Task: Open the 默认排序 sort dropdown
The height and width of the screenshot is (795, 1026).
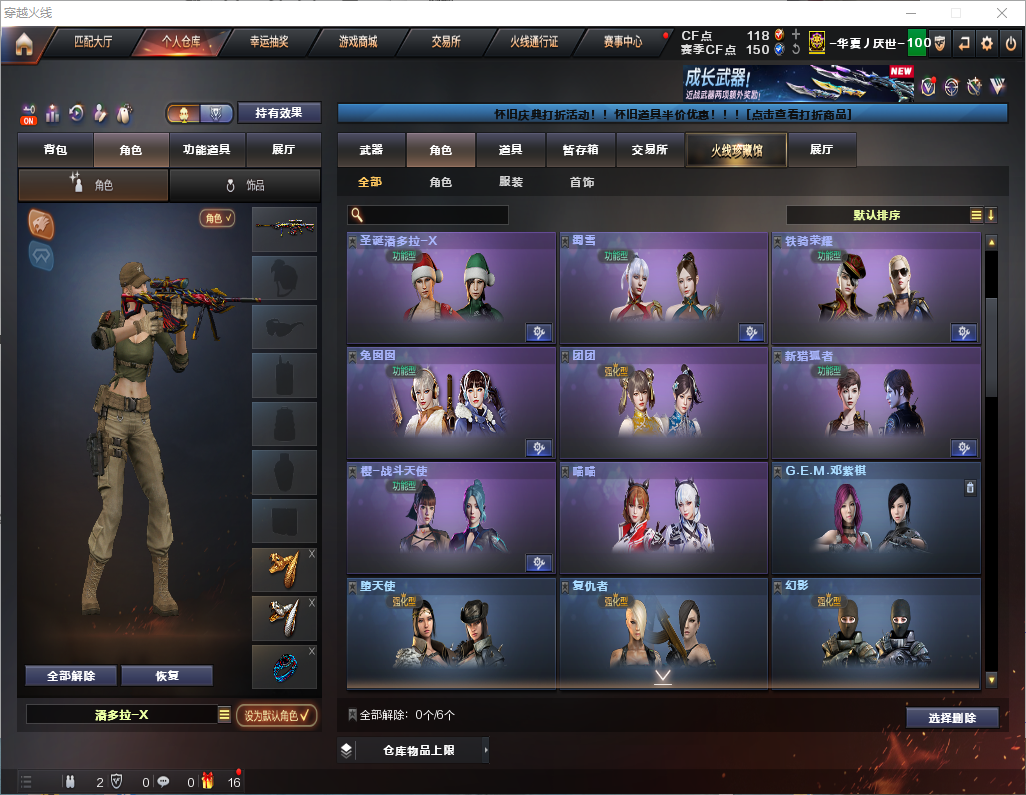Action: (876, 215)
